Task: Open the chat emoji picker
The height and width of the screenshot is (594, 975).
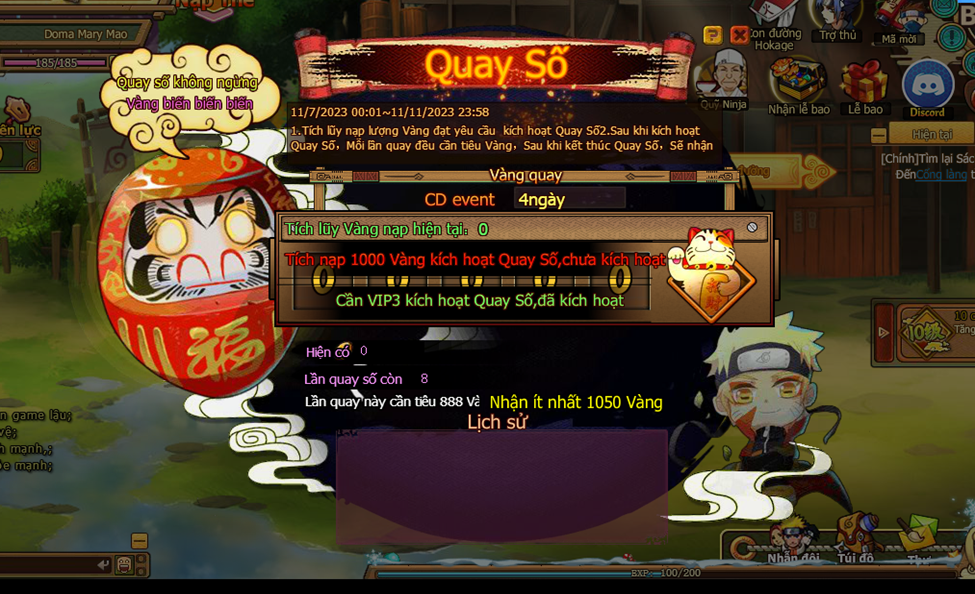Action: click(x=124, y=565)
